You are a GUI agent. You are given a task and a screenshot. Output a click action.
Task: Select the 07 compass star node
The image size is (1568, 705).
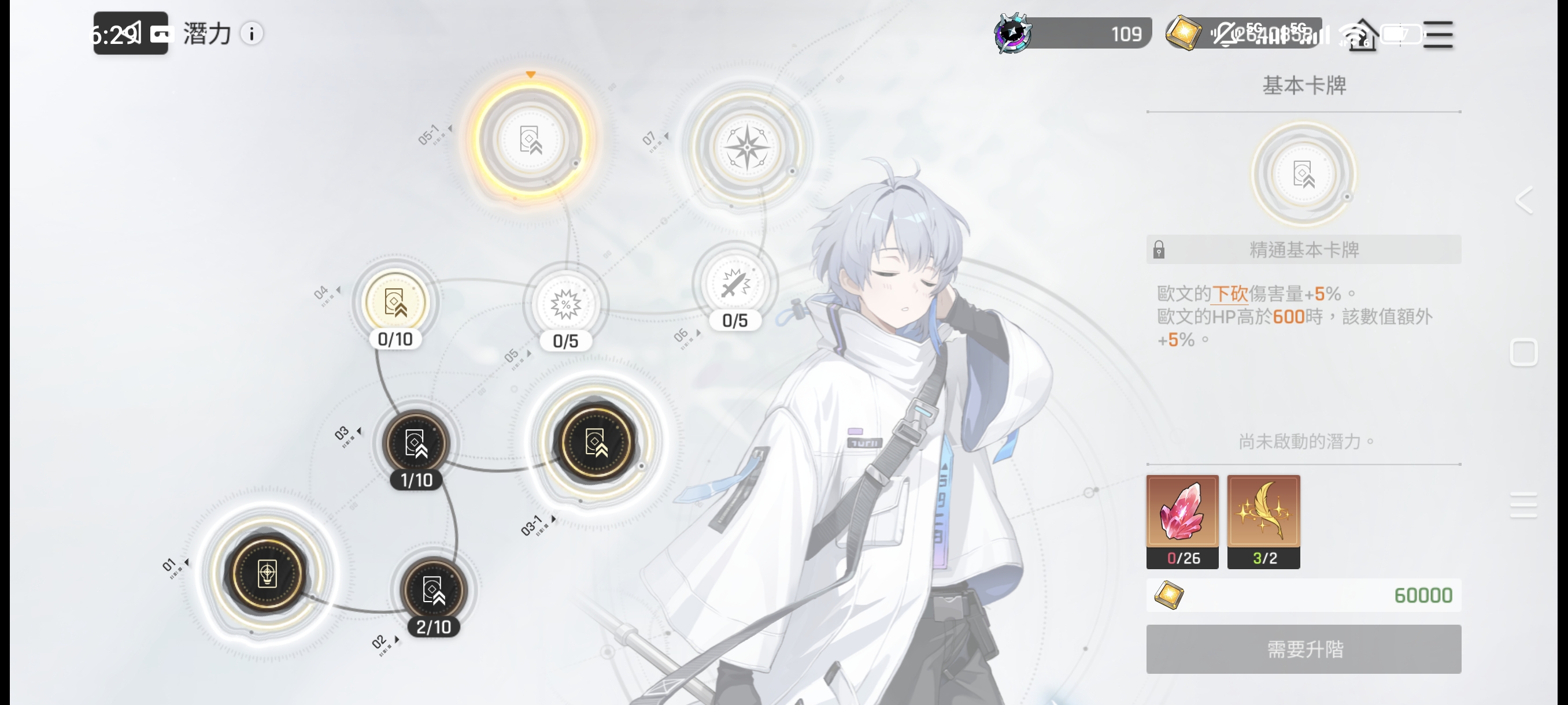[x=748, y=147]
